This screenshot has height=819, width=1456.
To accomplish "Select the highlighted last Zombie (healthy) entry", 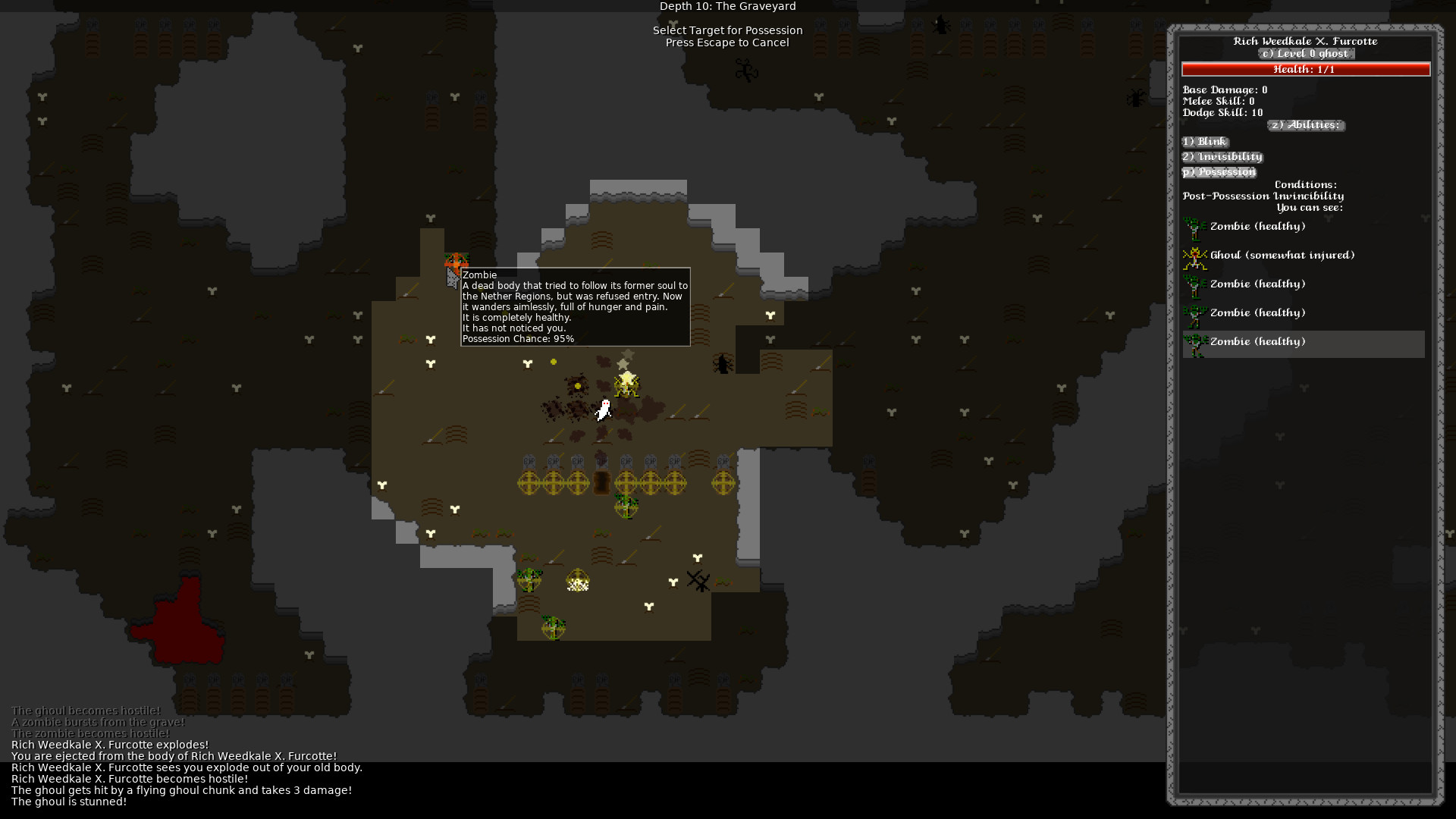I will [x=1289, y=342].
